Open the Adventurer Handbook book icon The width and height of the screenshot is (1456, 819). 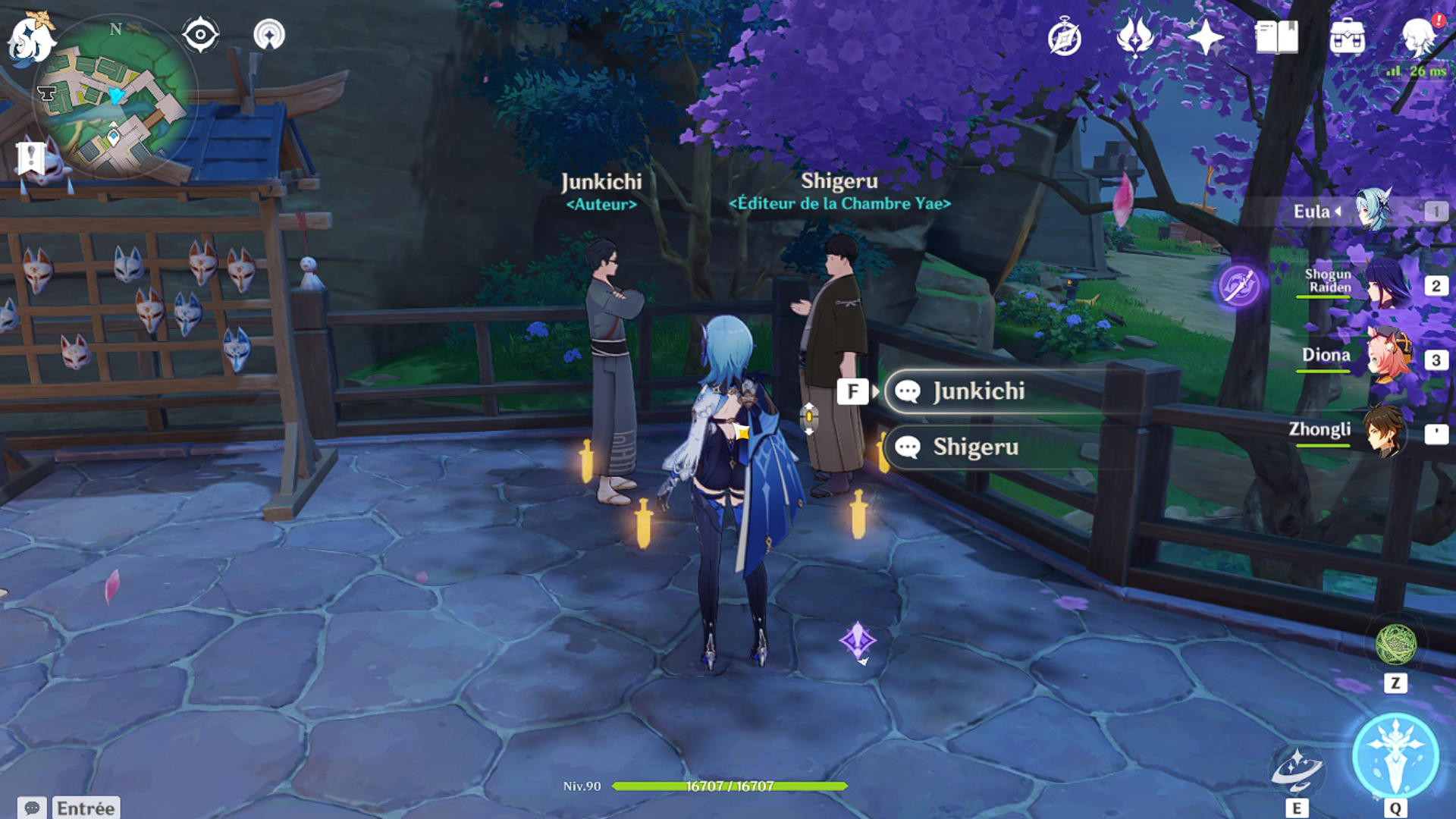[x=1276, y=37]
